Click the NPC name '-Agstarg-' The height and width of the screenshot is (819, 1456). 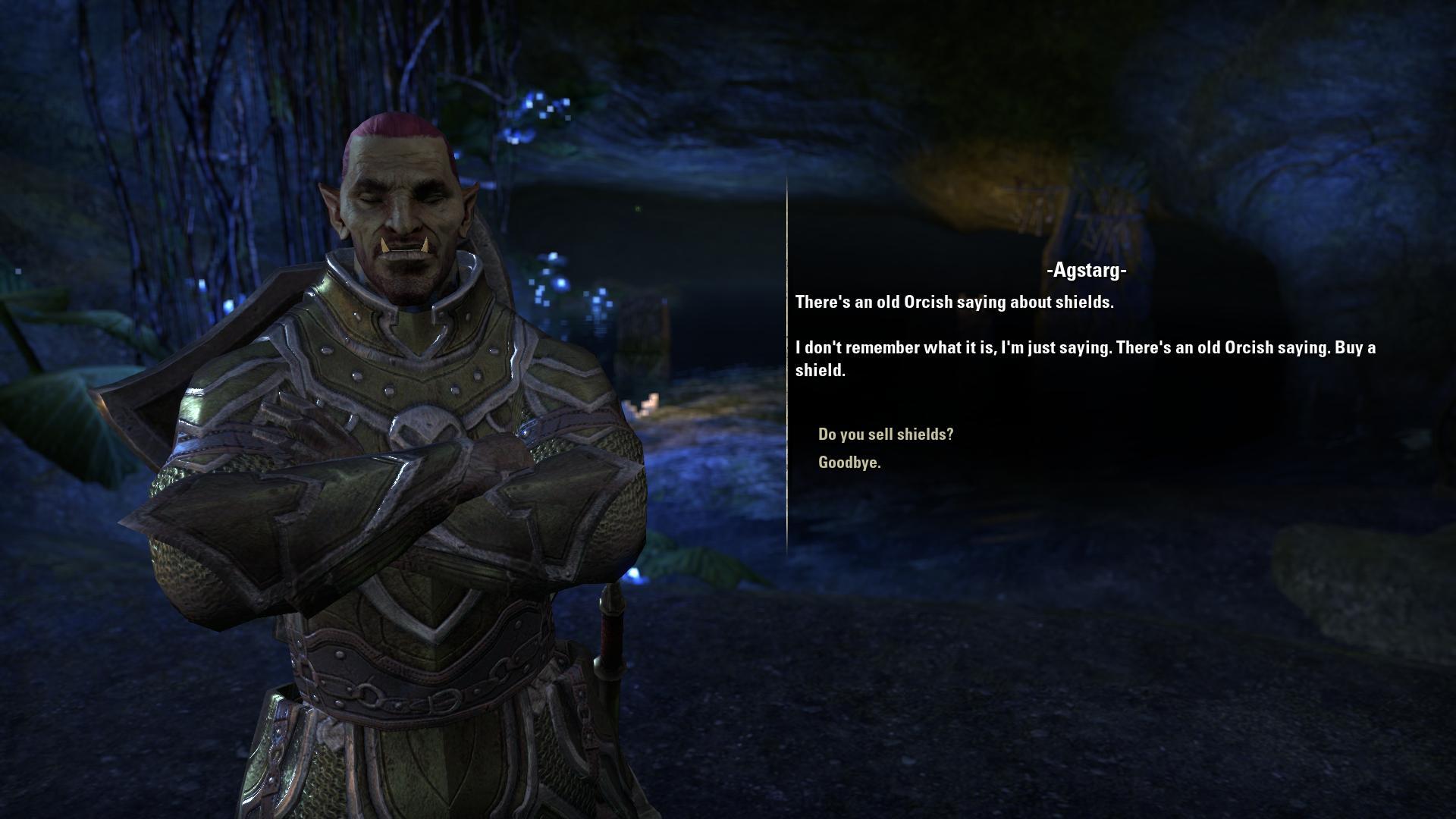tap(1086, 270)
